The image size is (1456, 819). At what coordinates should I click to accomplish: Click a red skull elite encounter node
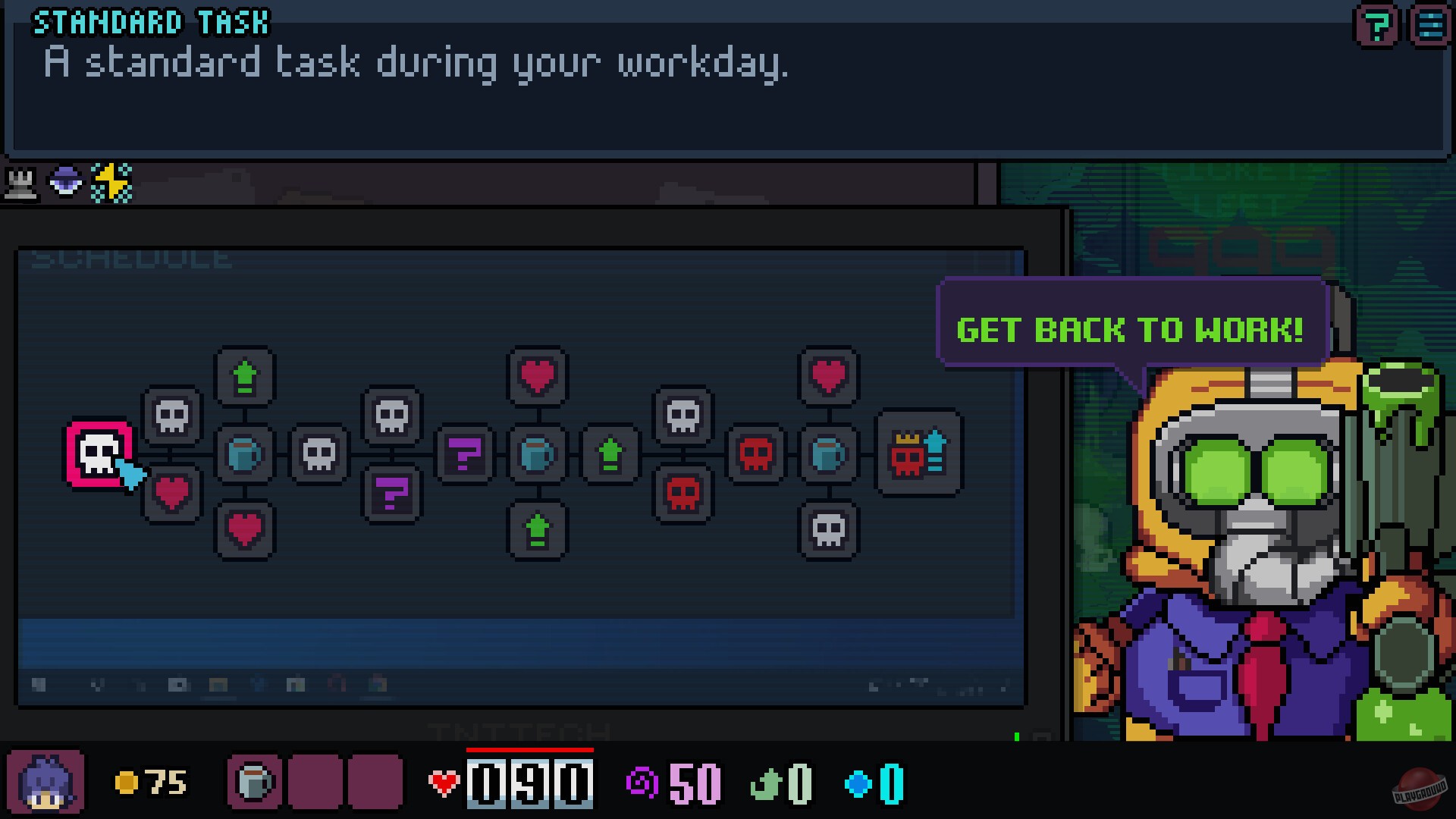[x=757, y=455]
